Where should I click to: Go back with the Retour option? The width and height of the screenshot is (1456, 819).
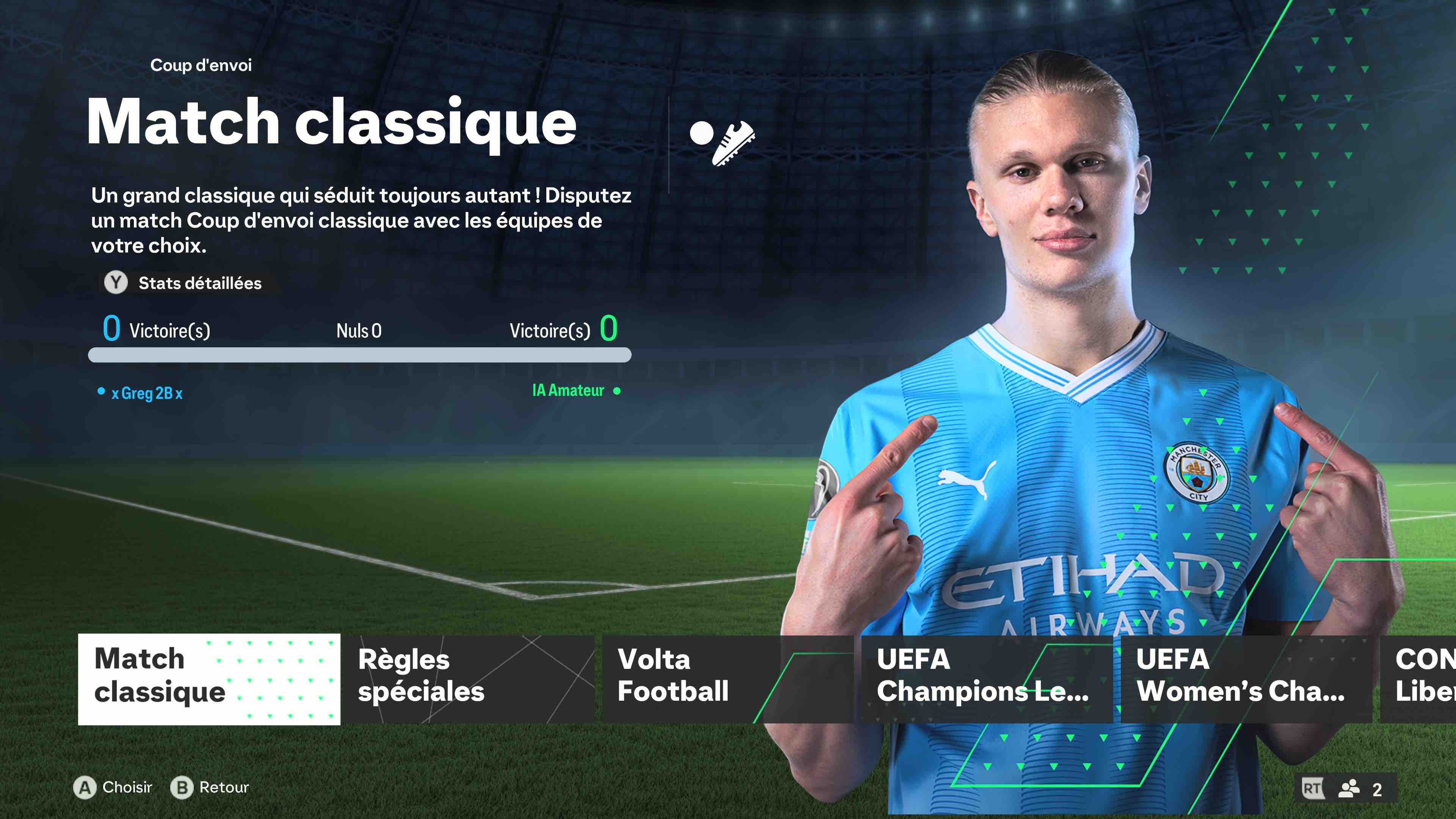(x=210, y=788)
